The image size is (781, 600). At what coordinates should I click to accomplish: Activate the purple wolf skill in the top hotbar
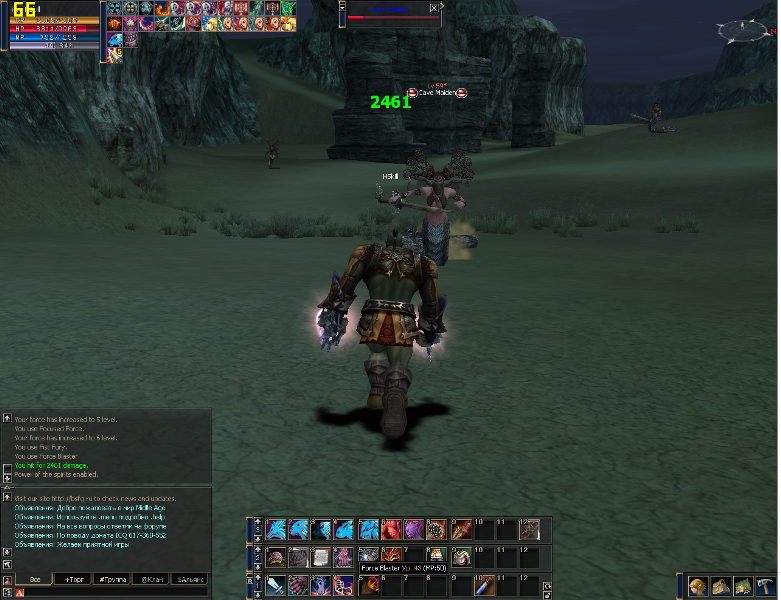coord(412,529)
